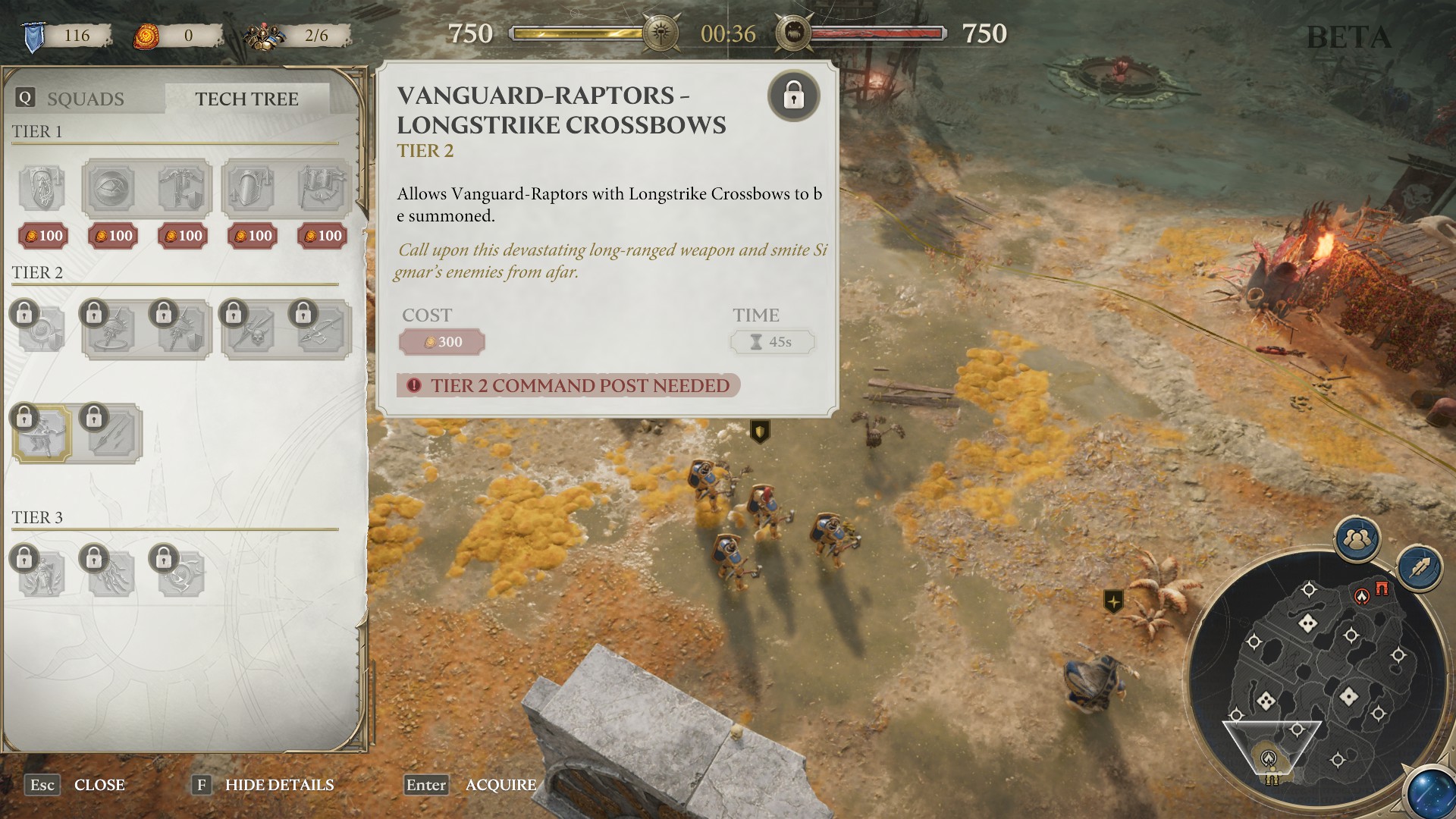Image resolution: width=1456 pixels, height=819 pixels.
Task: Select the highlighted Longstrike Crossbows raptor icon
Action: click(x=42, y=433)
